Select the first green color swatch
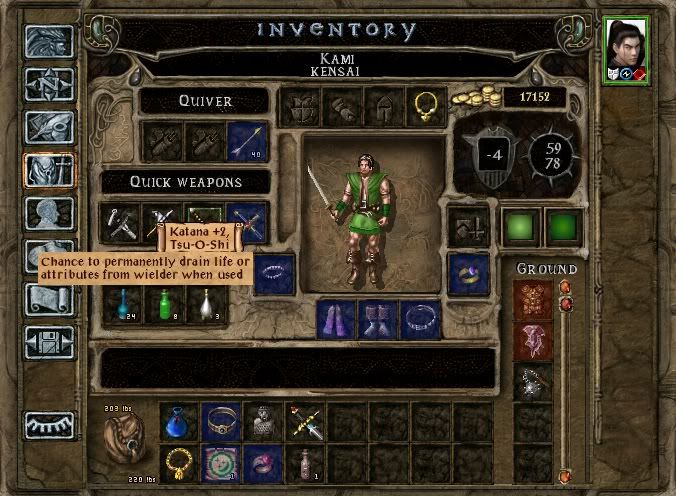The width and height of the screenshot is (676, 496). tap(521, 224)
